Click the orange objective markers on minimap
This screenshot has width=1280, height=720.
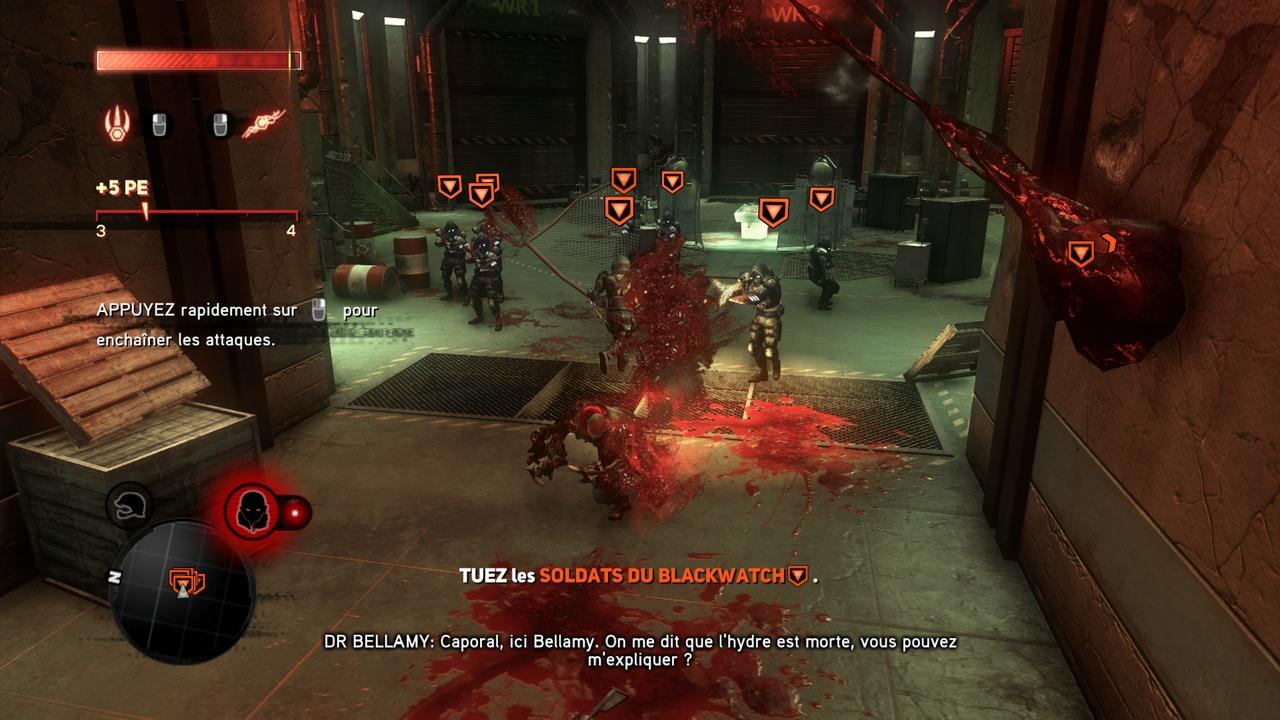coord(186,580)
